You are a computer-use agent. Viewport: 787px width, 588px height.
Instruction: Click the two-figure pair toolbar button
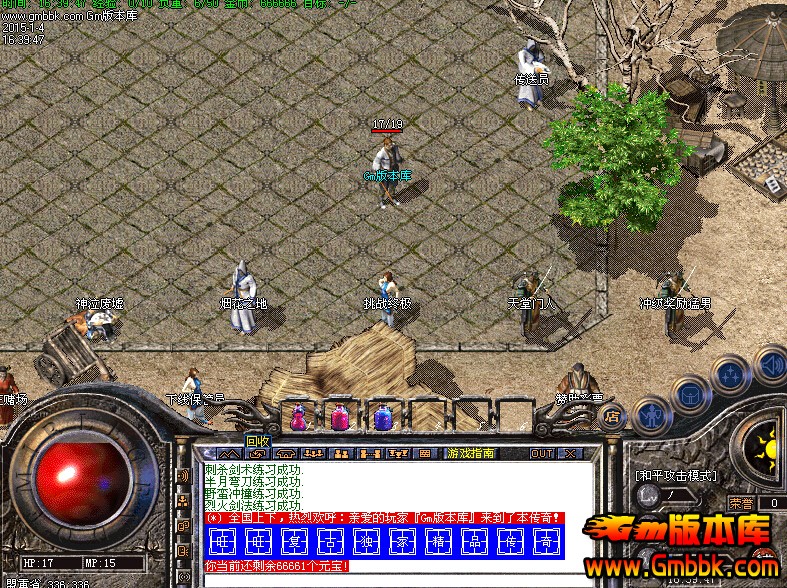[340, 453]
